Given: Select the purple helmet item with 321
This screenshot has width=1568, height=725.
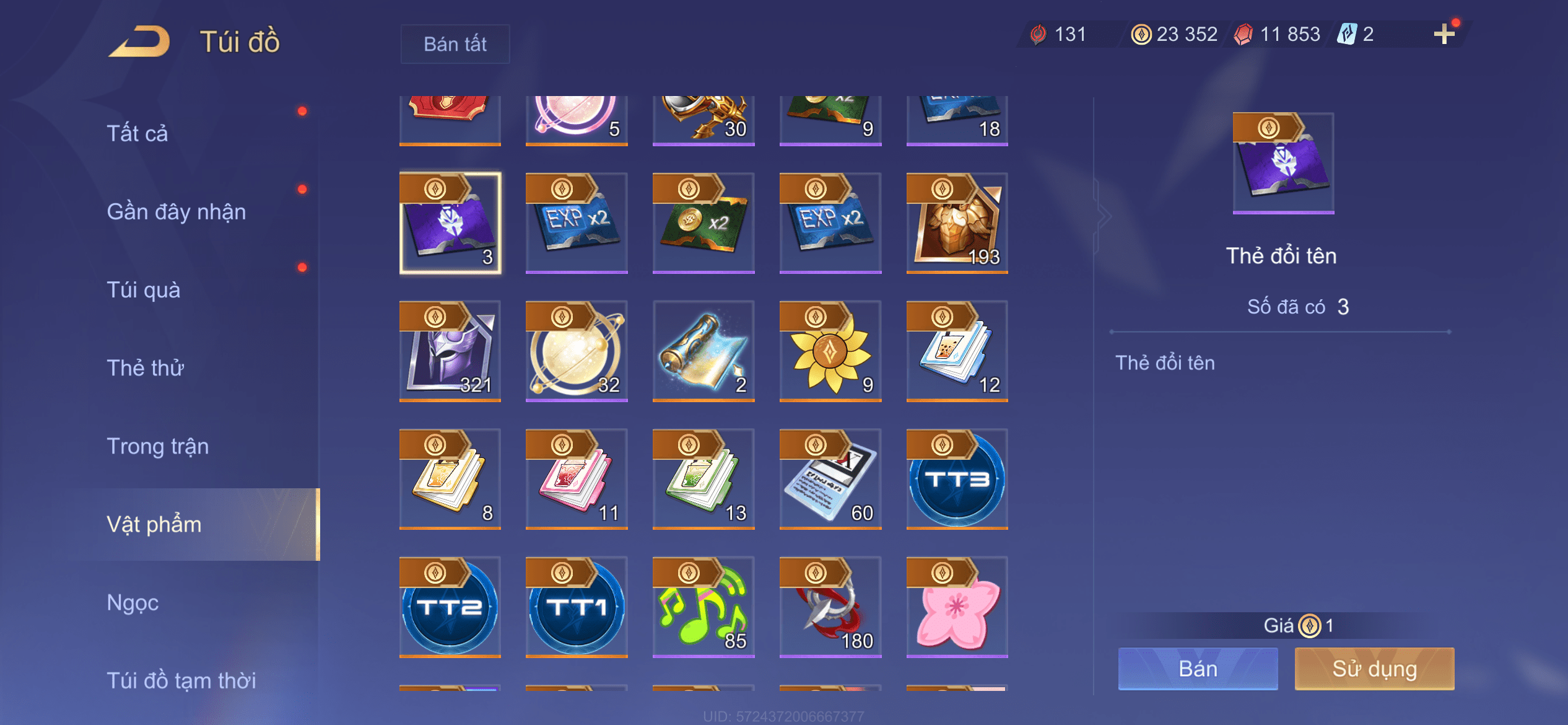Looking at the screenshot, I should [x=450, y=351].
